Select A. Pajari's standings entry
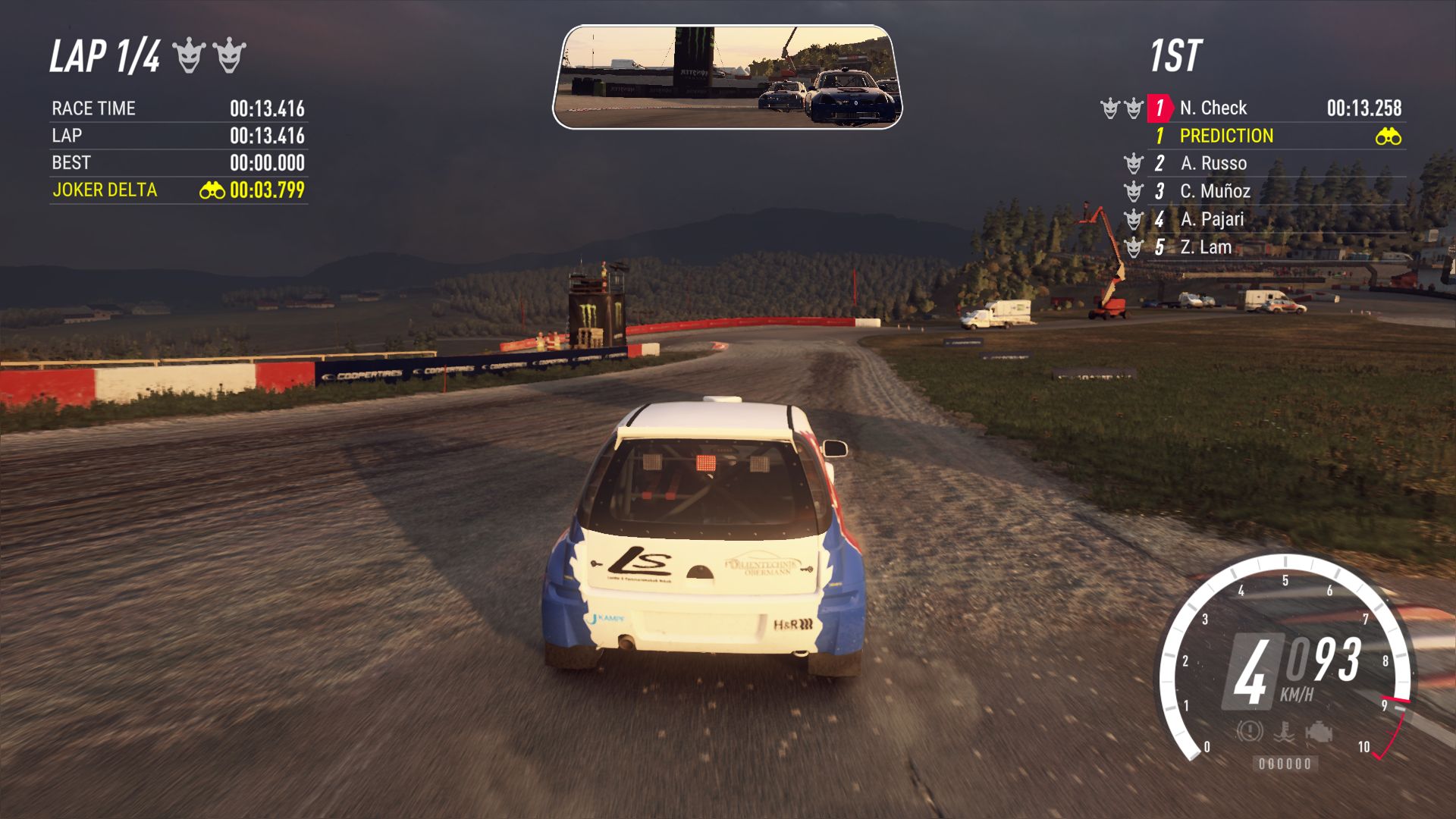Image resolution: width=1456 pixels, height=819 pixels. [x=1212, y=219]
